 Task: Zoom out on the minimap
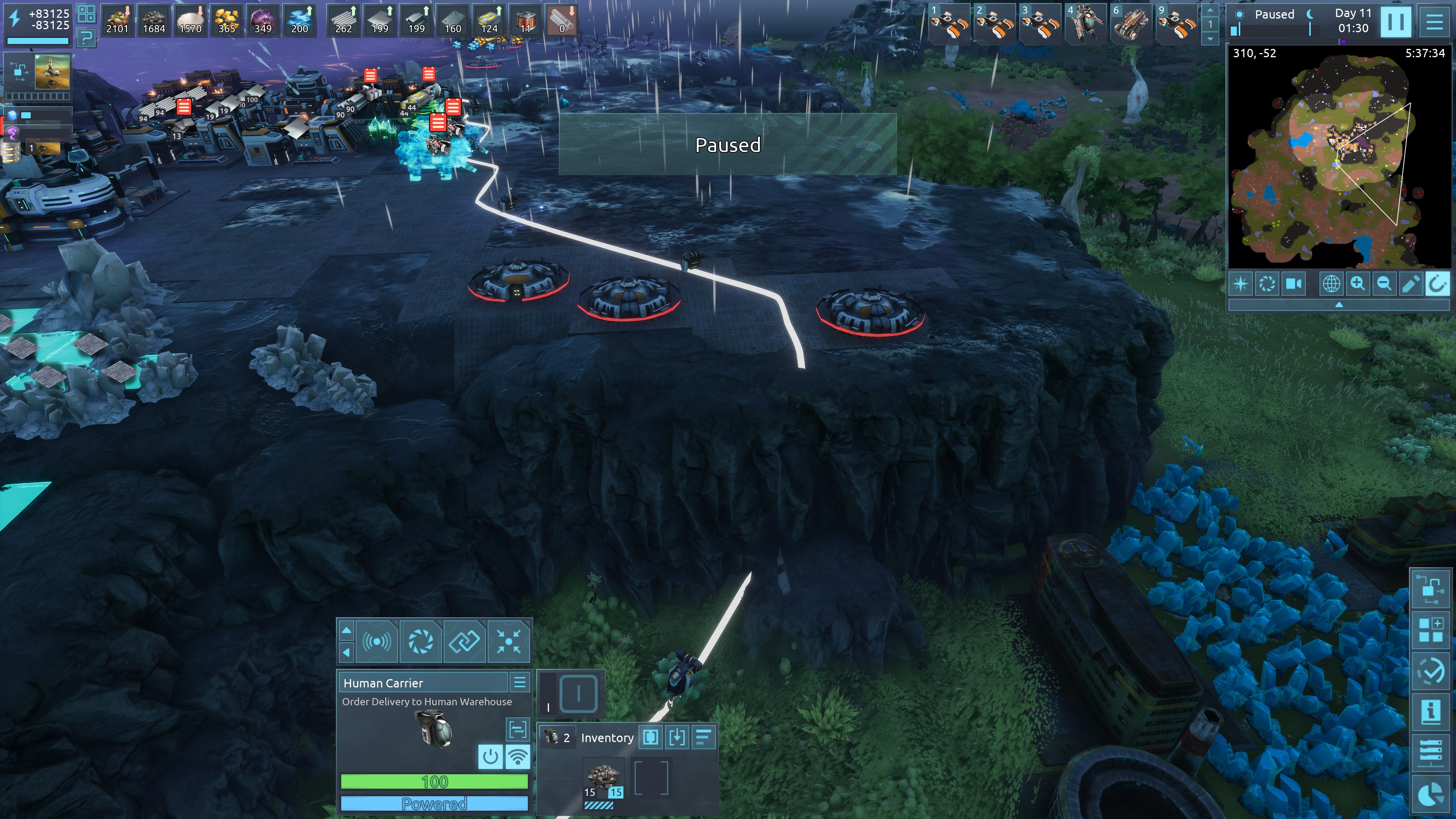click(x=1384, y=284)
